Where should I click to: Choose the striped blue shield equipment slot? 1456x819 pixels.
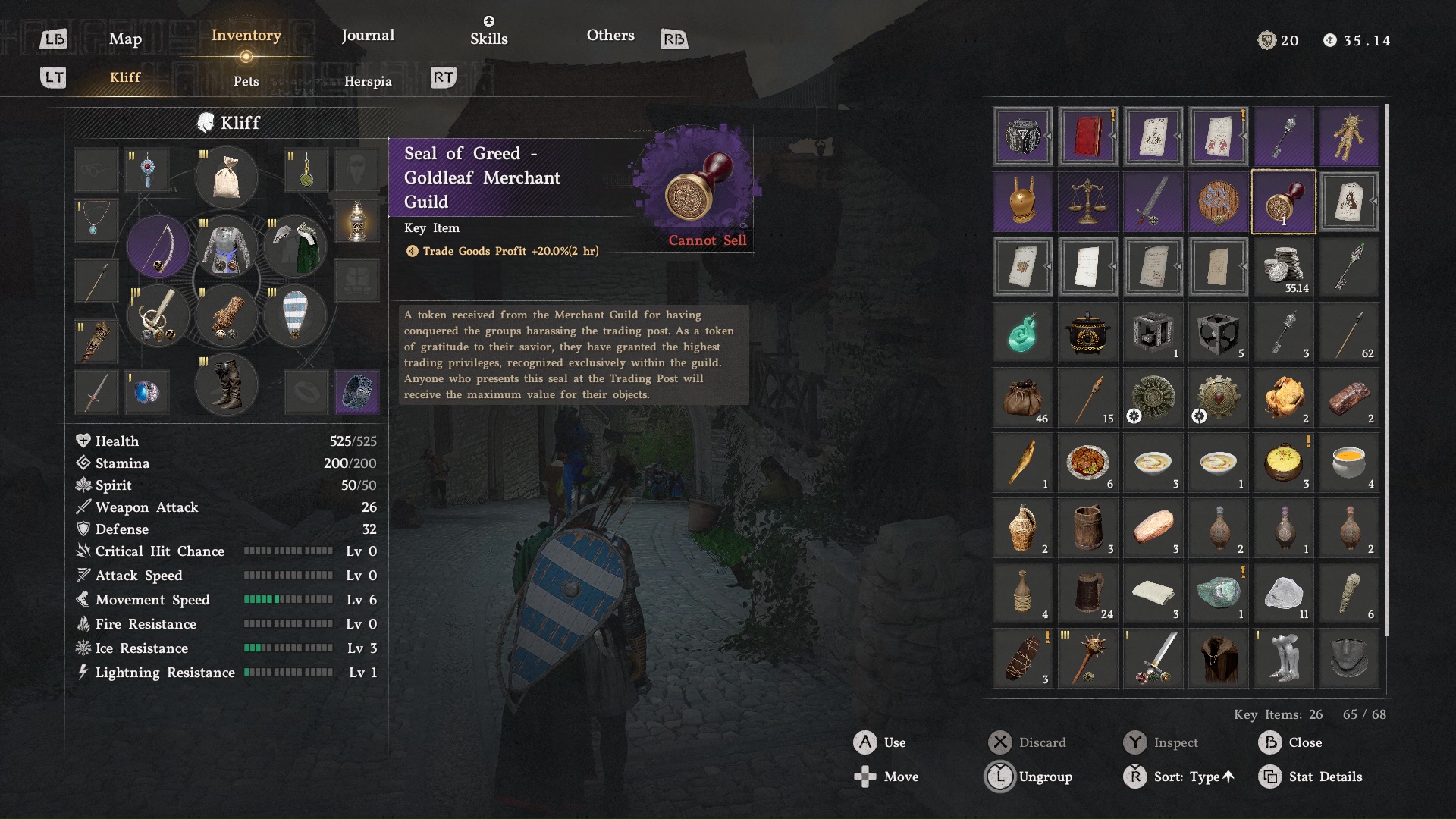[x=294, y=315]
